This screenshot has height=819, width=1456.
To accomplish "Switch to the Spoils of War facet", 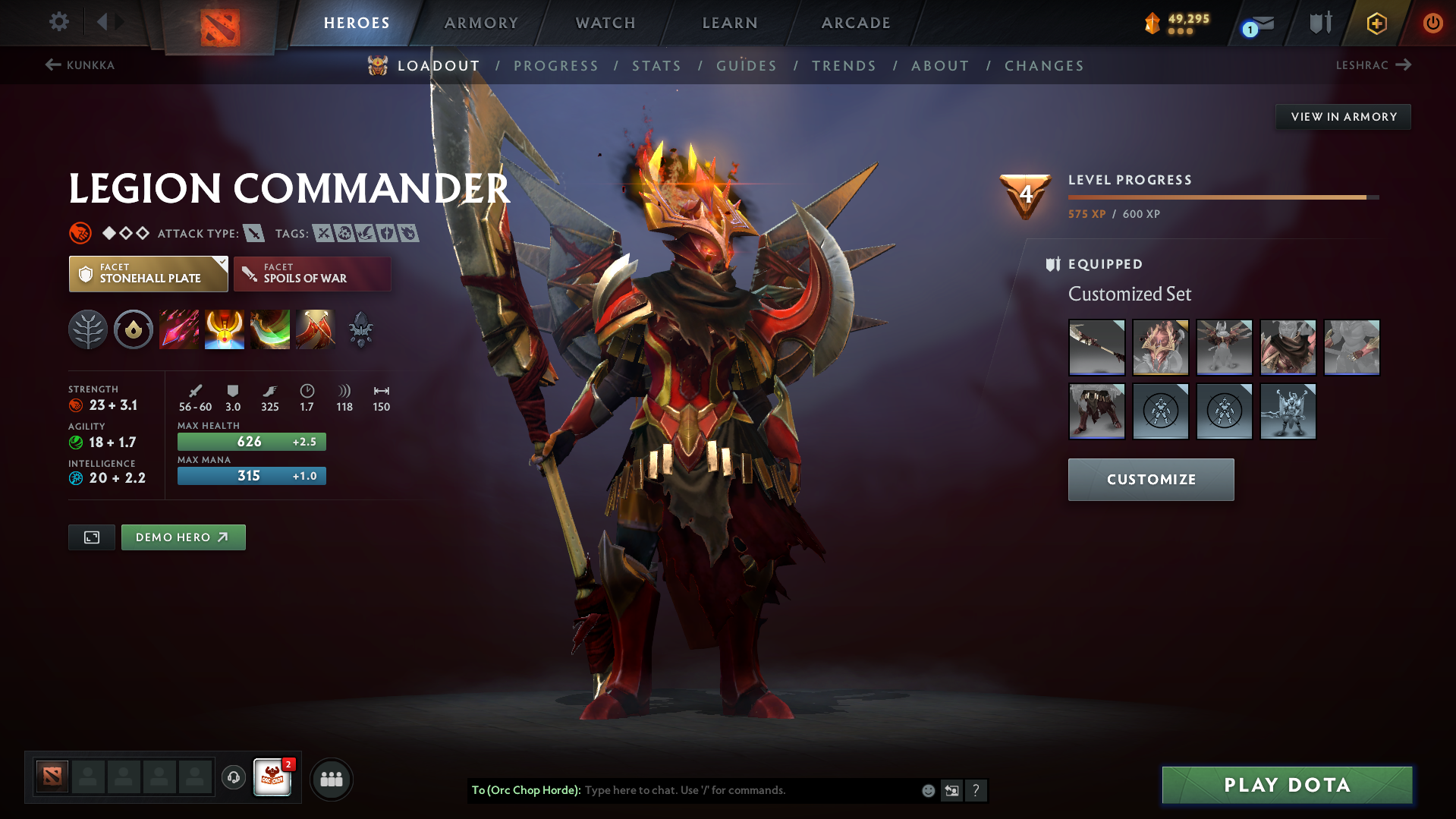I will [x=312, y=273].
